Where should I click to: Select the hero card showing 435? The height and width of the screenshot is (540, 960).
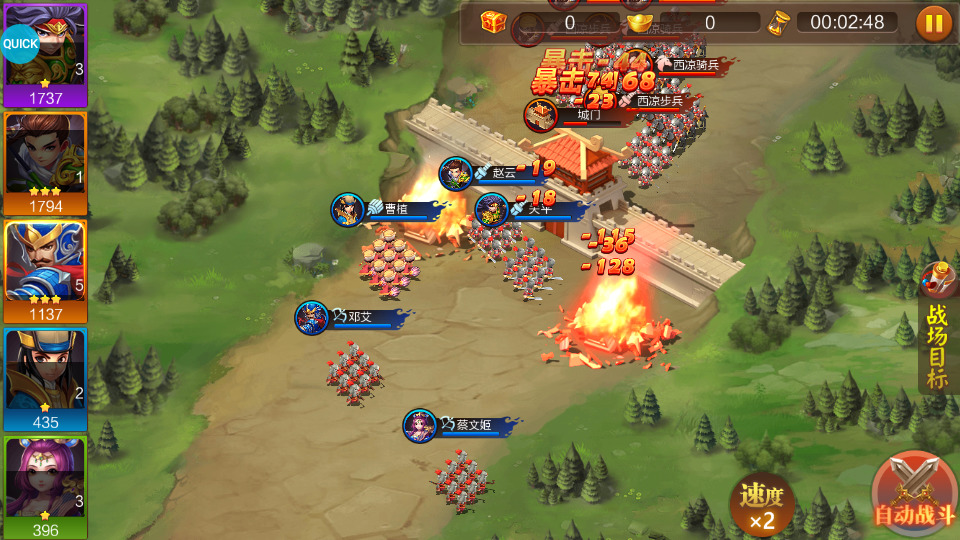46,379
